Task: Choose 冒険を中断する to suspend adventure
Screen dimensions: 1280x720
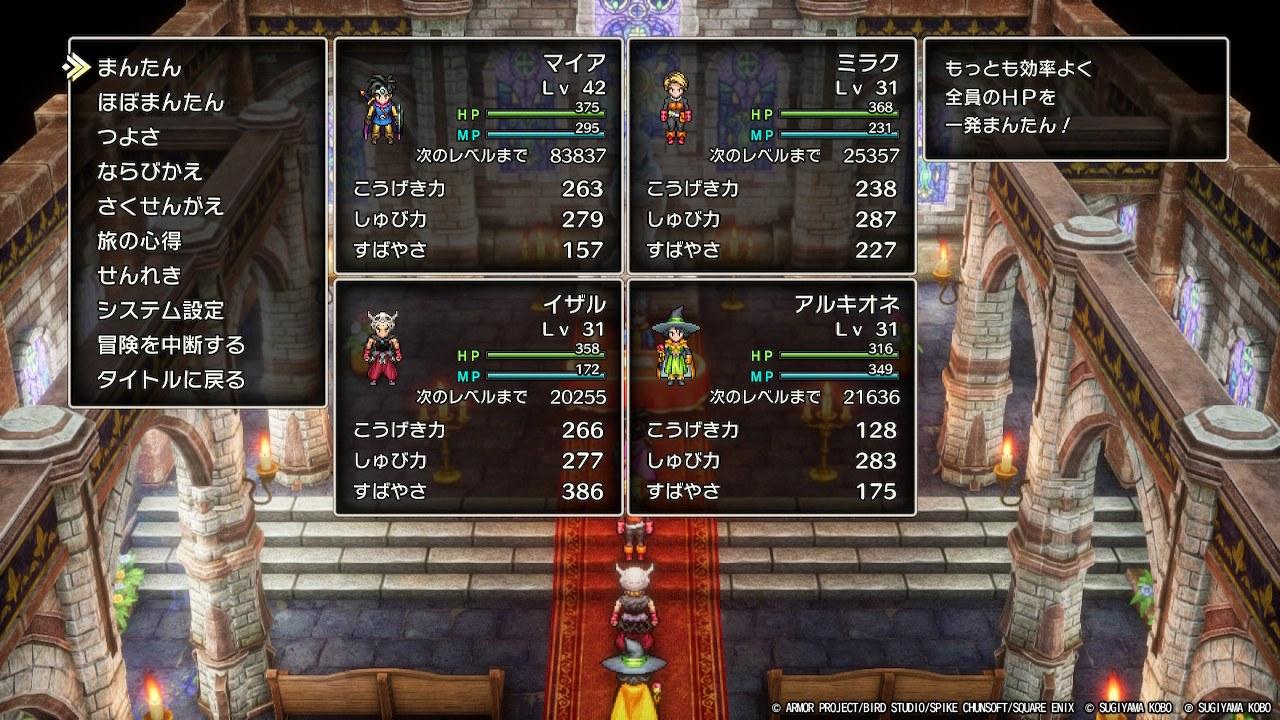Action: (171, 345)
